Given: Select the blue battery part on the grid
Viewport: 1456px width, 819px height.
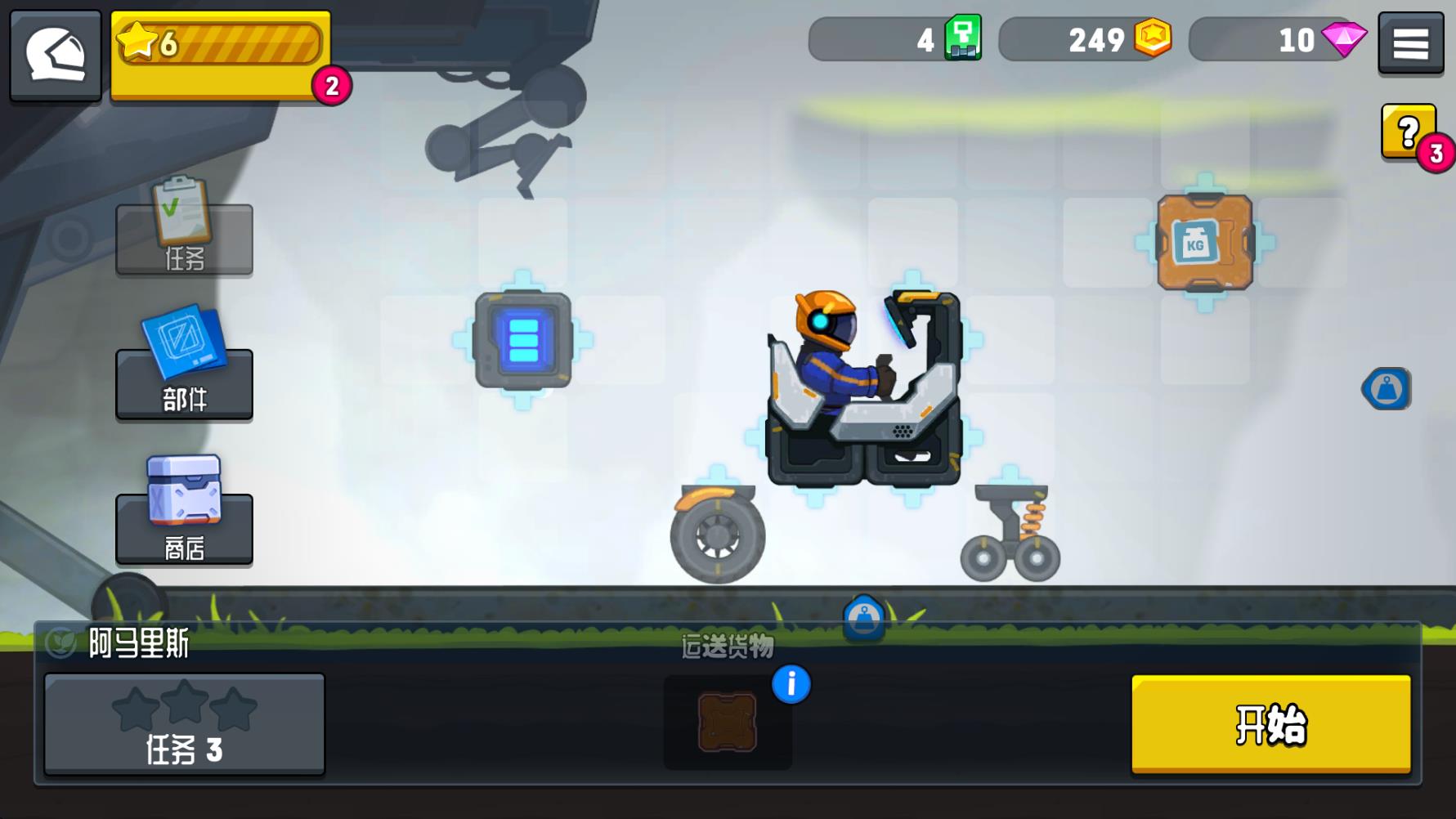Looking at the screenshot, I should [x=523, y=341].
